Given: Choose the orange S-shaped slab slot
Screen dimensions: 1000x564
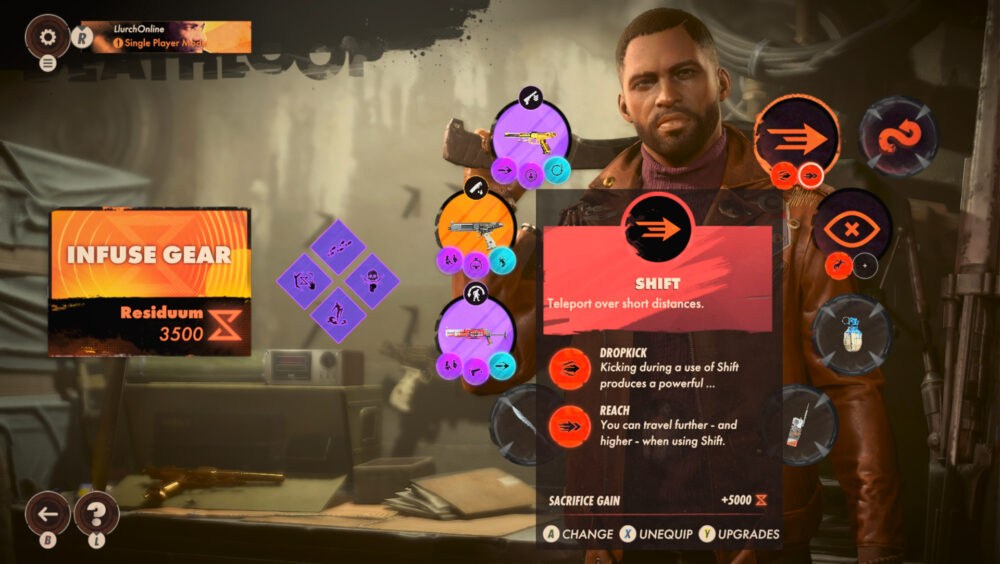Looking at the screenshot, I should [x=898, y=137].
